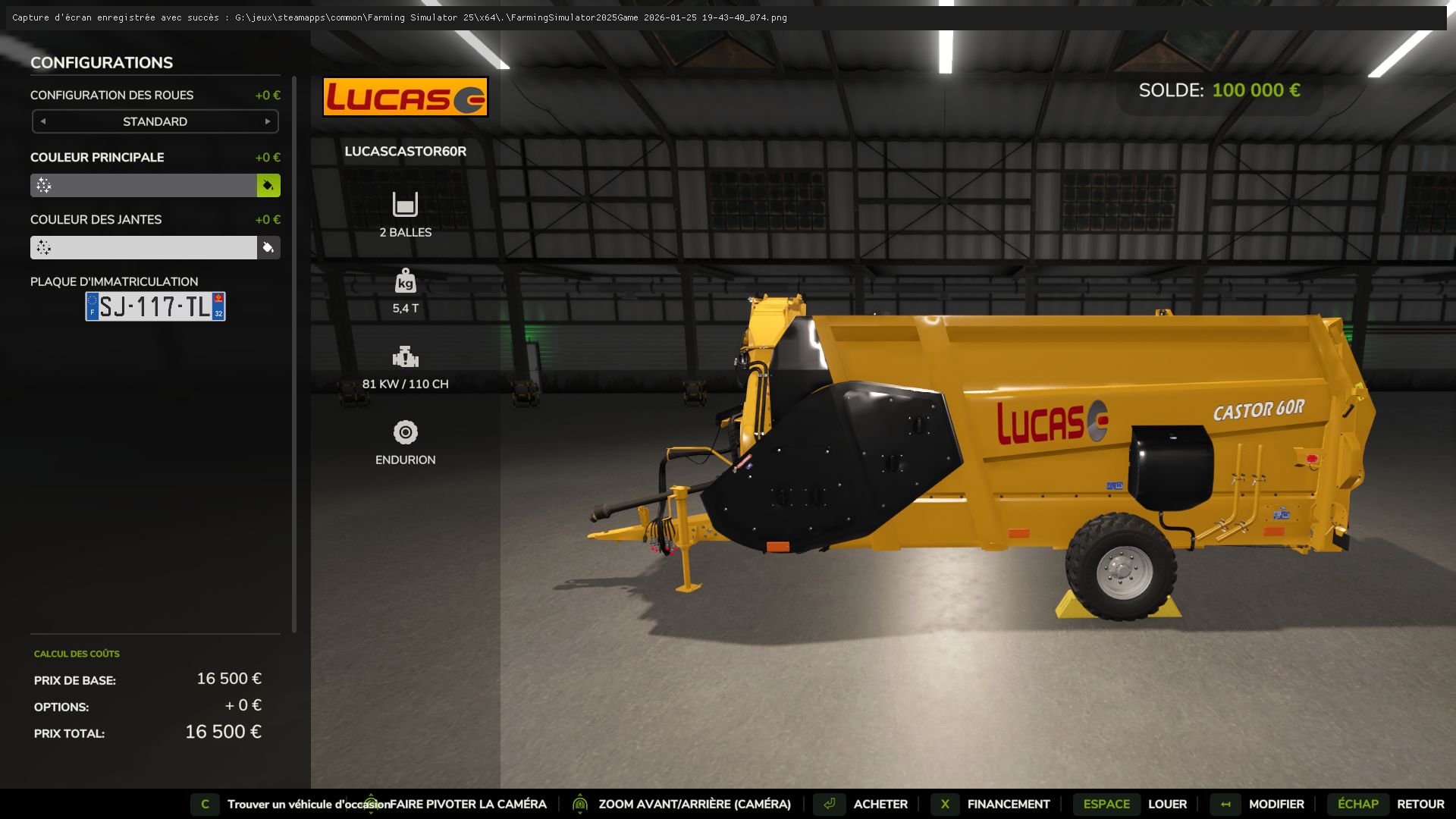Screen dimensions: 1456x819
Task: Click the camera zoom icon in bottom bar
Action: pos(580,804)
